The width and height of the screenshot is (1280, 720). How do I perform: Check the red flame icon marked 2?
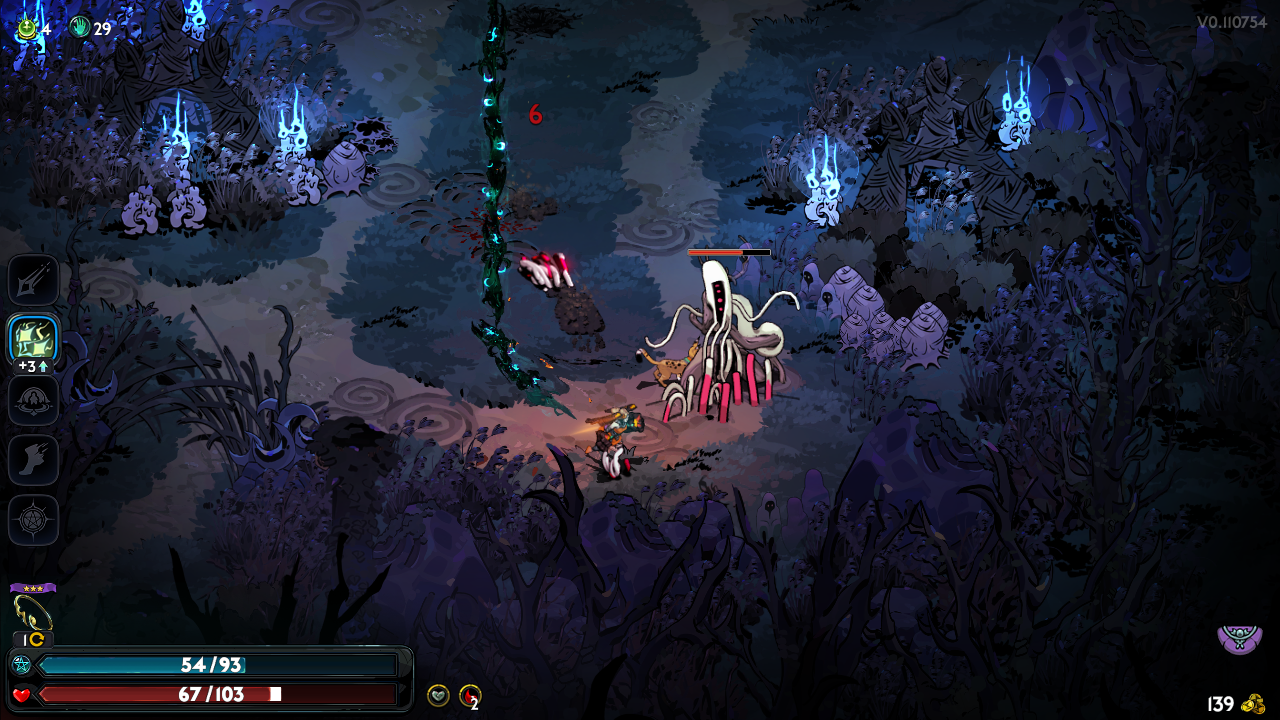coord(469,695)
